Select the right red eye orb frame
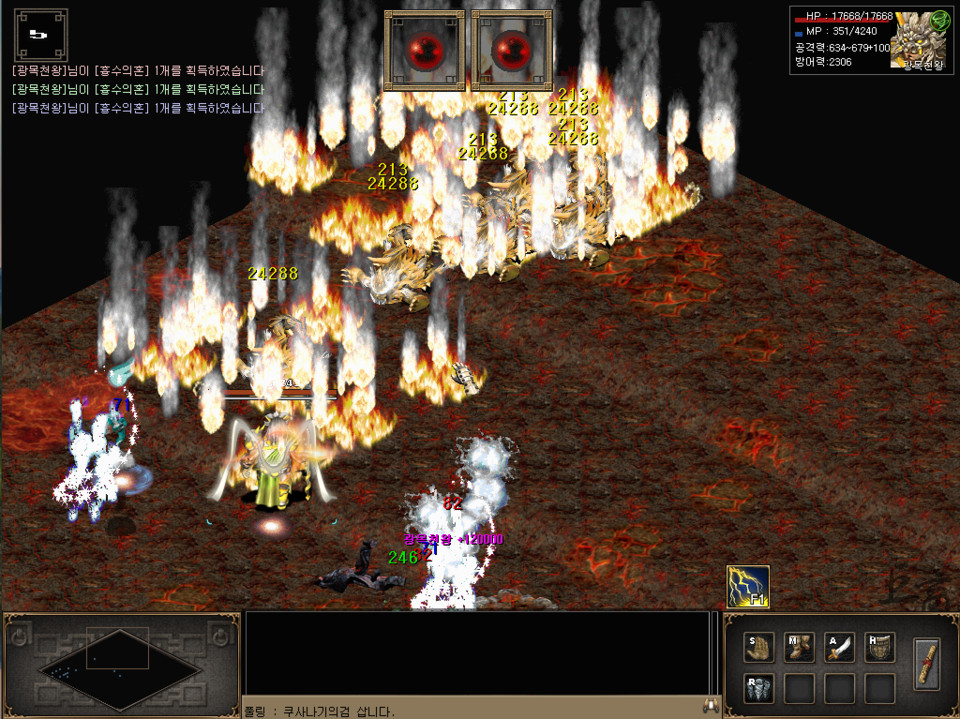Image resolution: width=960 pixels, height=719 pixels. coord(511,50)
